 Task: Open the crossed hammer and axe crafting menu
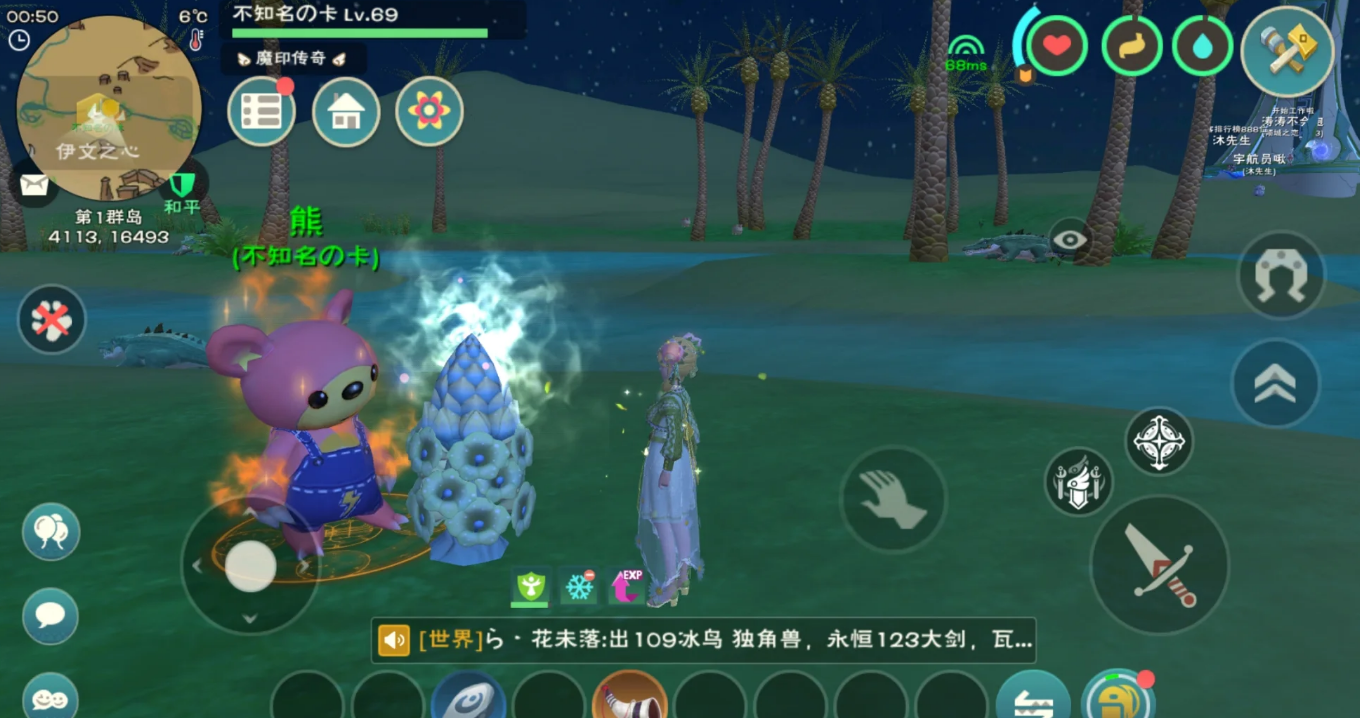[1287, 52]
